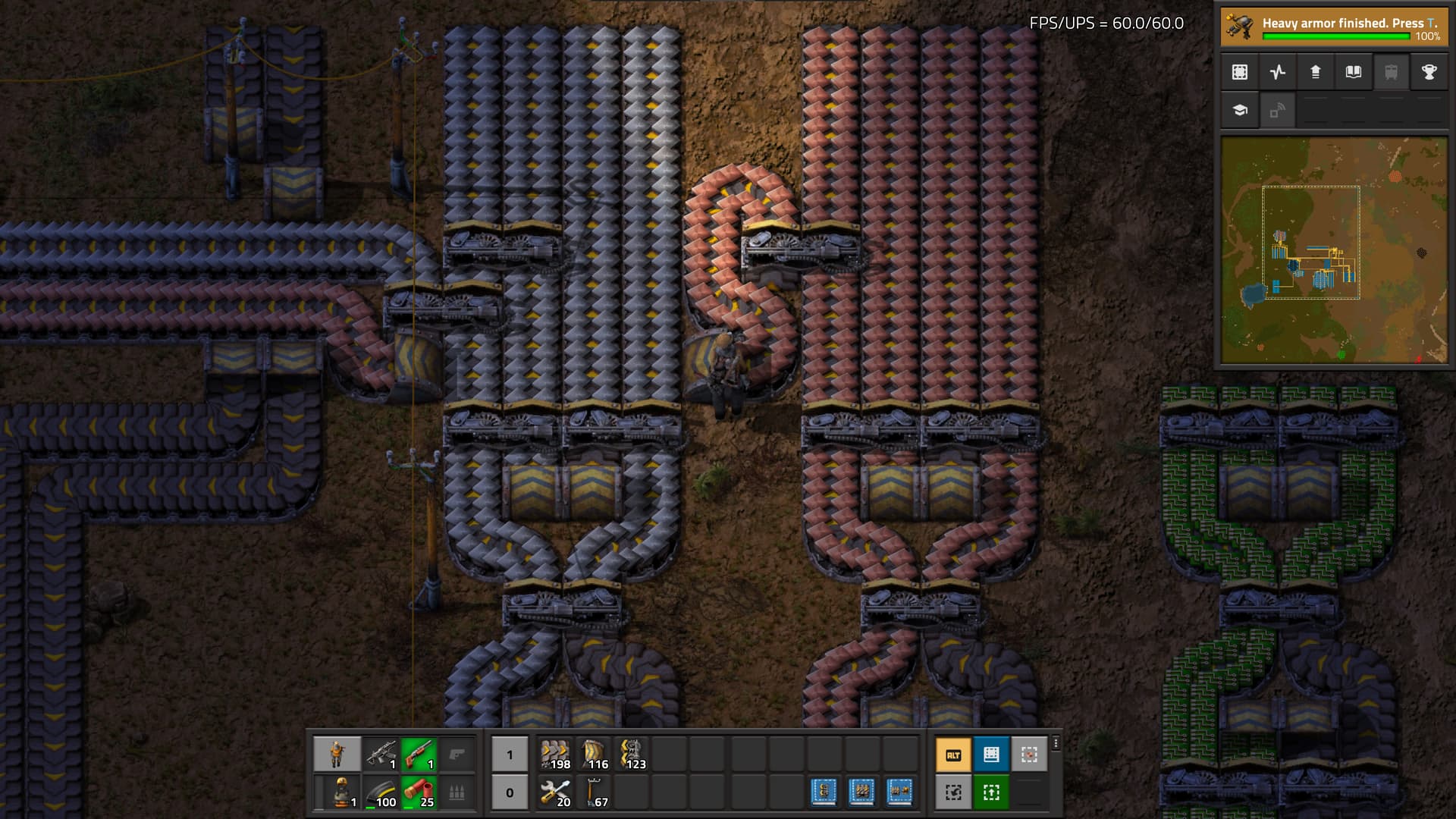
Task: Select the underground belt stack of 116
Action: point(594,755)
